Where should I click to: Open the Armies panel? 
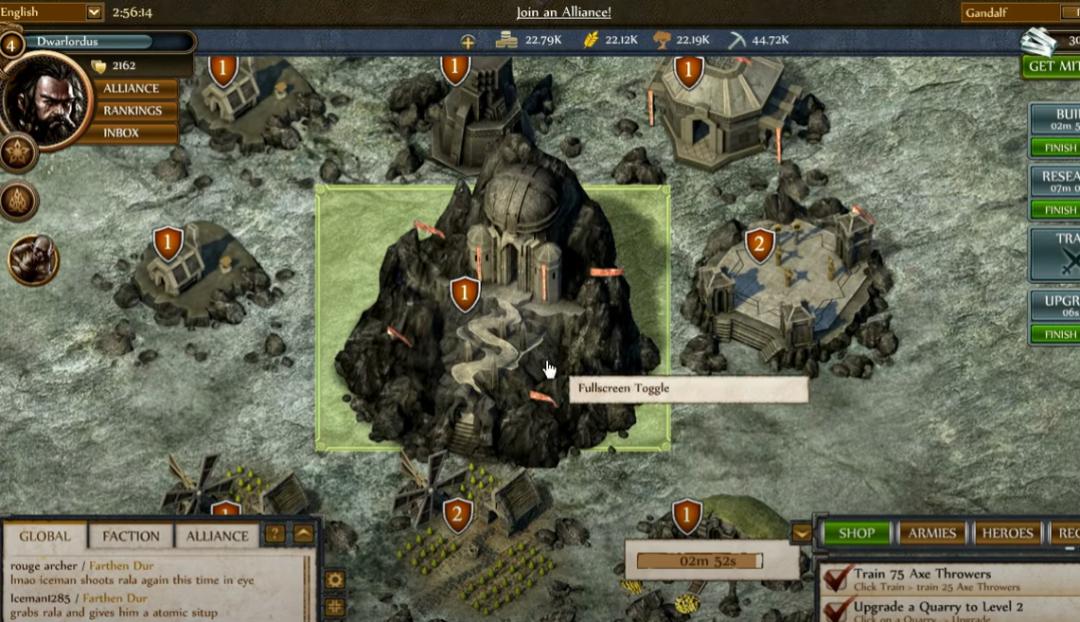tap(932, 533)
